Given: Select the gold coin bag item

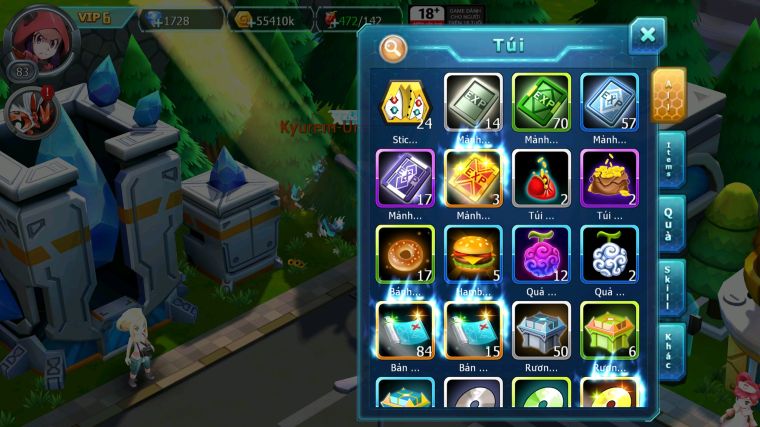Looking at the screenshot, I should [x=609, y=178].
